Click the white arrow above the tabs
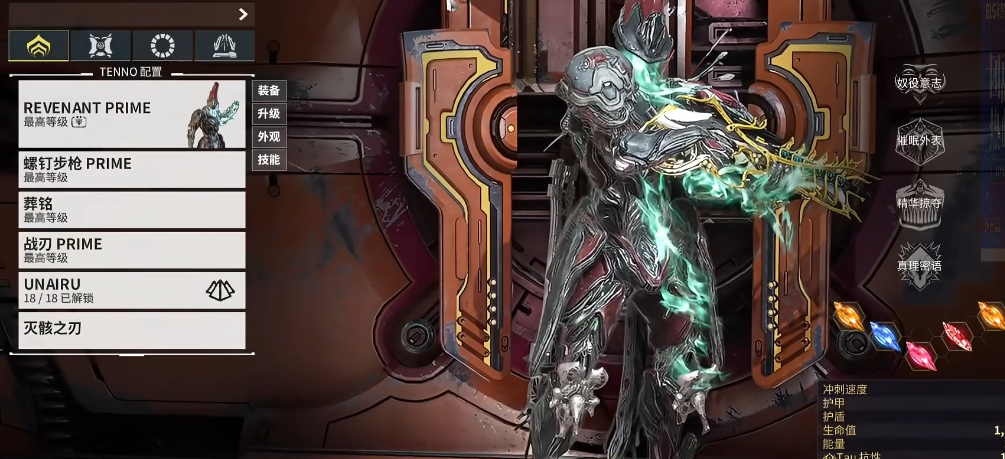Screen dimensions: 1005x459 243,14
